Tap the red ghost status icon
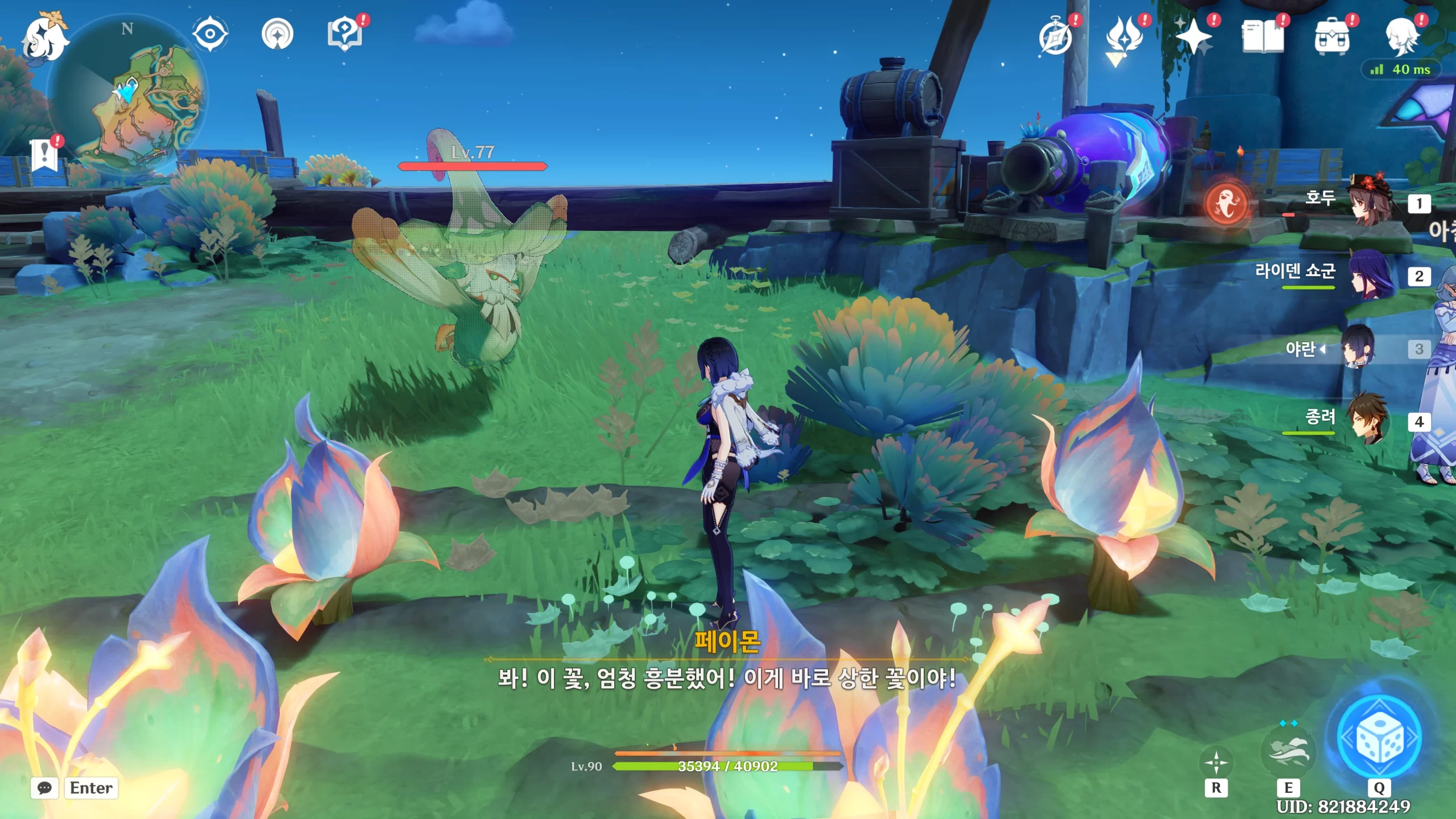This screenshot has height=819, width=1456. (x=1227, y=203)
